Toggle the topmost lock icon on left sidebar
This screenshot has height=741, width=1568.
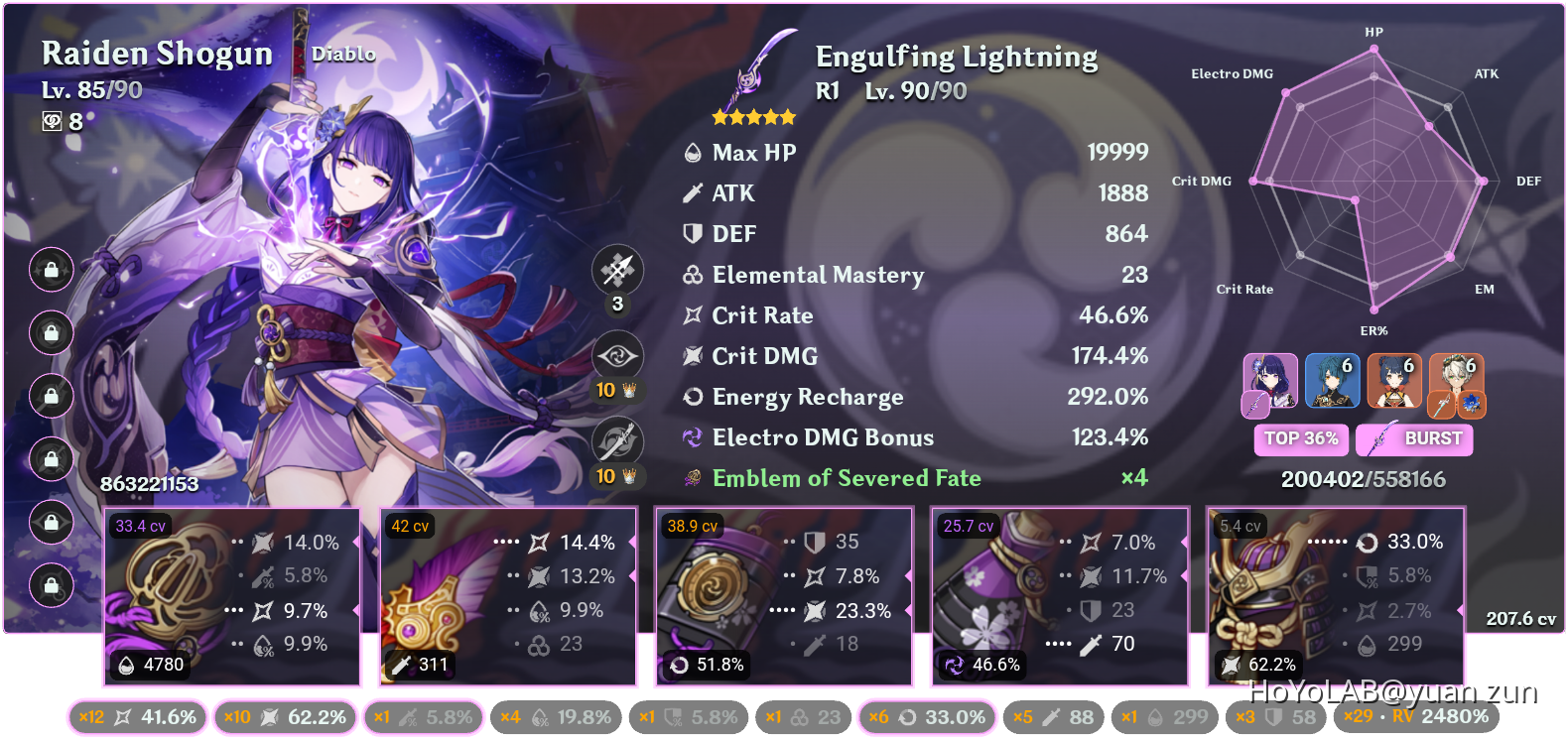pos(51,270)
